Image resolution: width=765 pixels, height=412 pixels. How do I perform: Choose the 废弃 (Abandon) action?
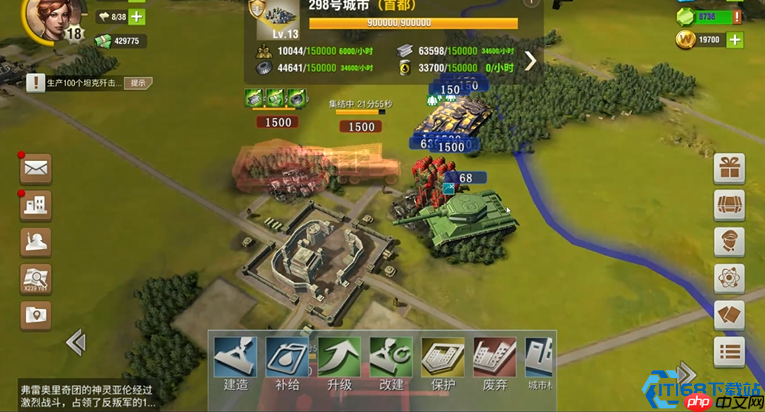tap(494, 360)
